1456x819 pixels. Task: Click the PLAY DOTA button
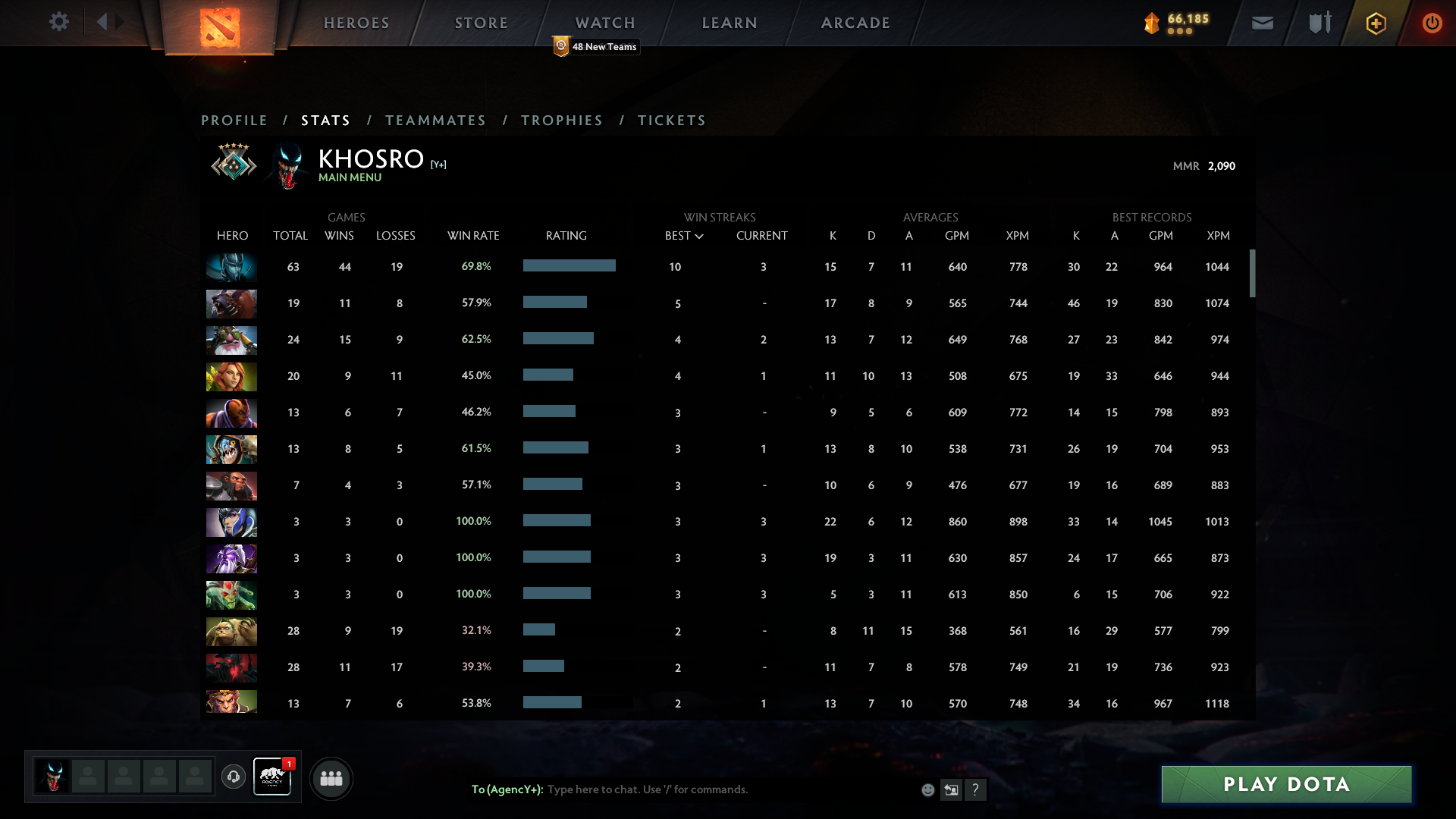[1285, 785]
